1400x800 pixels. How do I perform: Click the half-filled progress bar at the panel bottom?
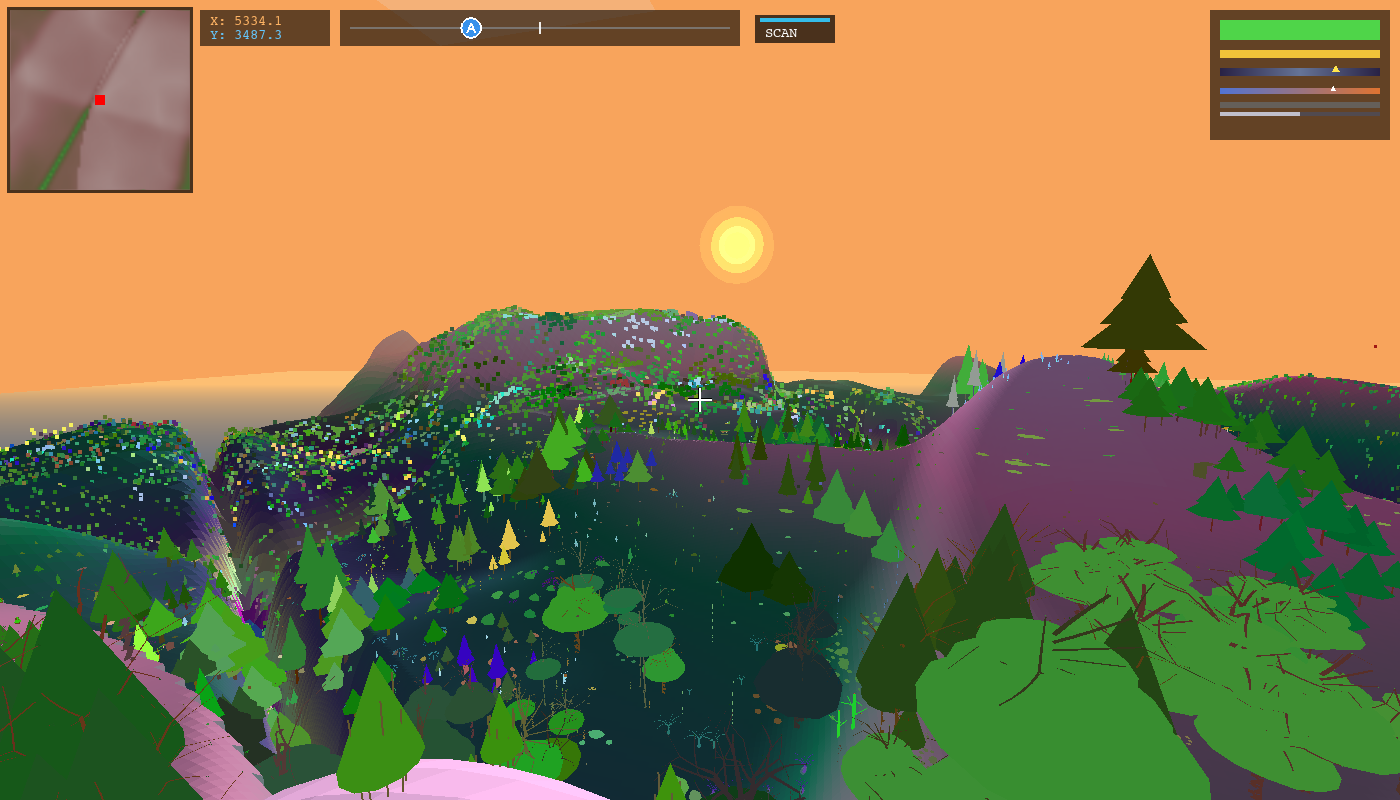1260,113
